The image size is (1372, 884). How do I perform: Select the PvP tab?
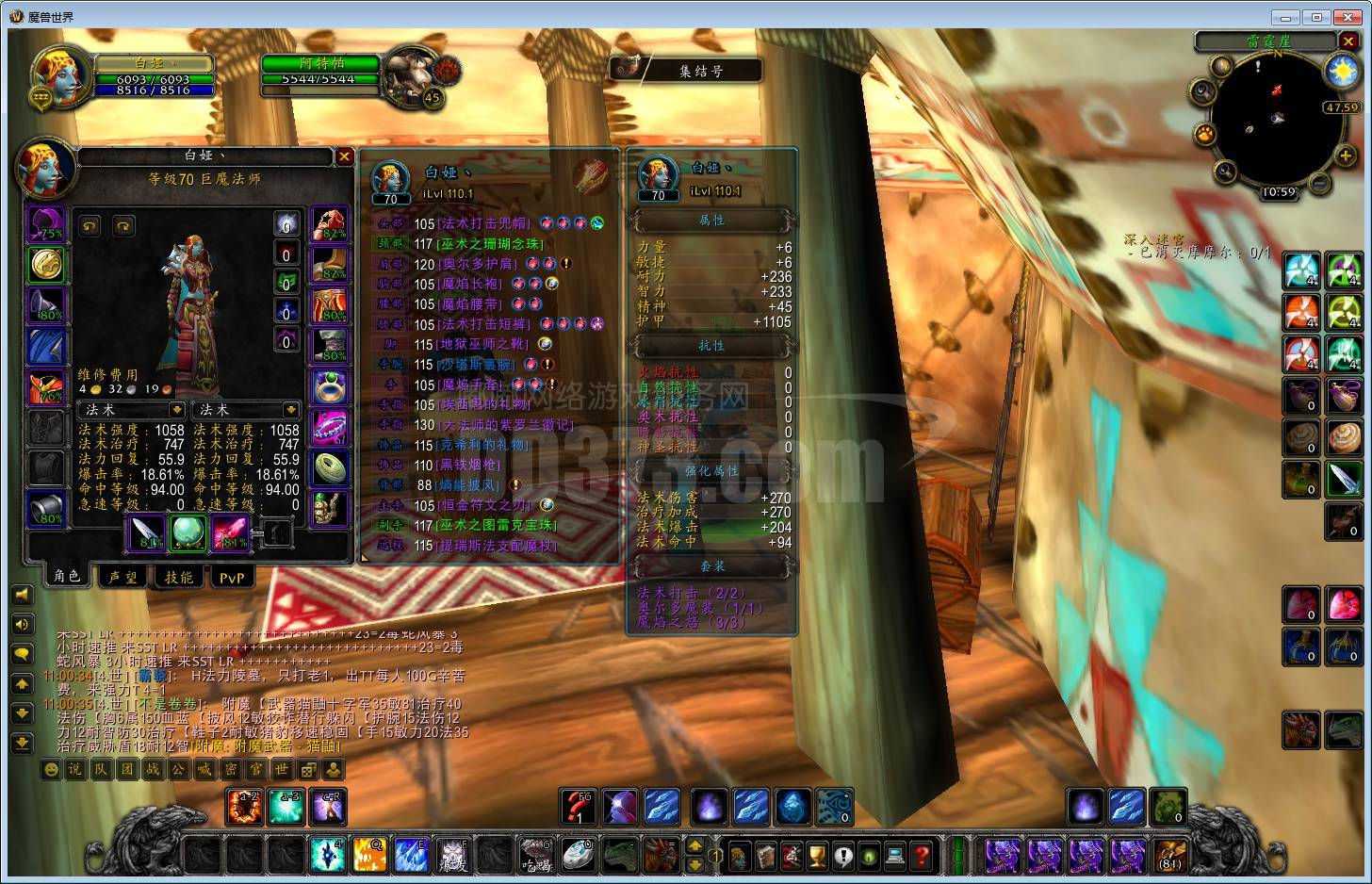[x=232, y=577]
